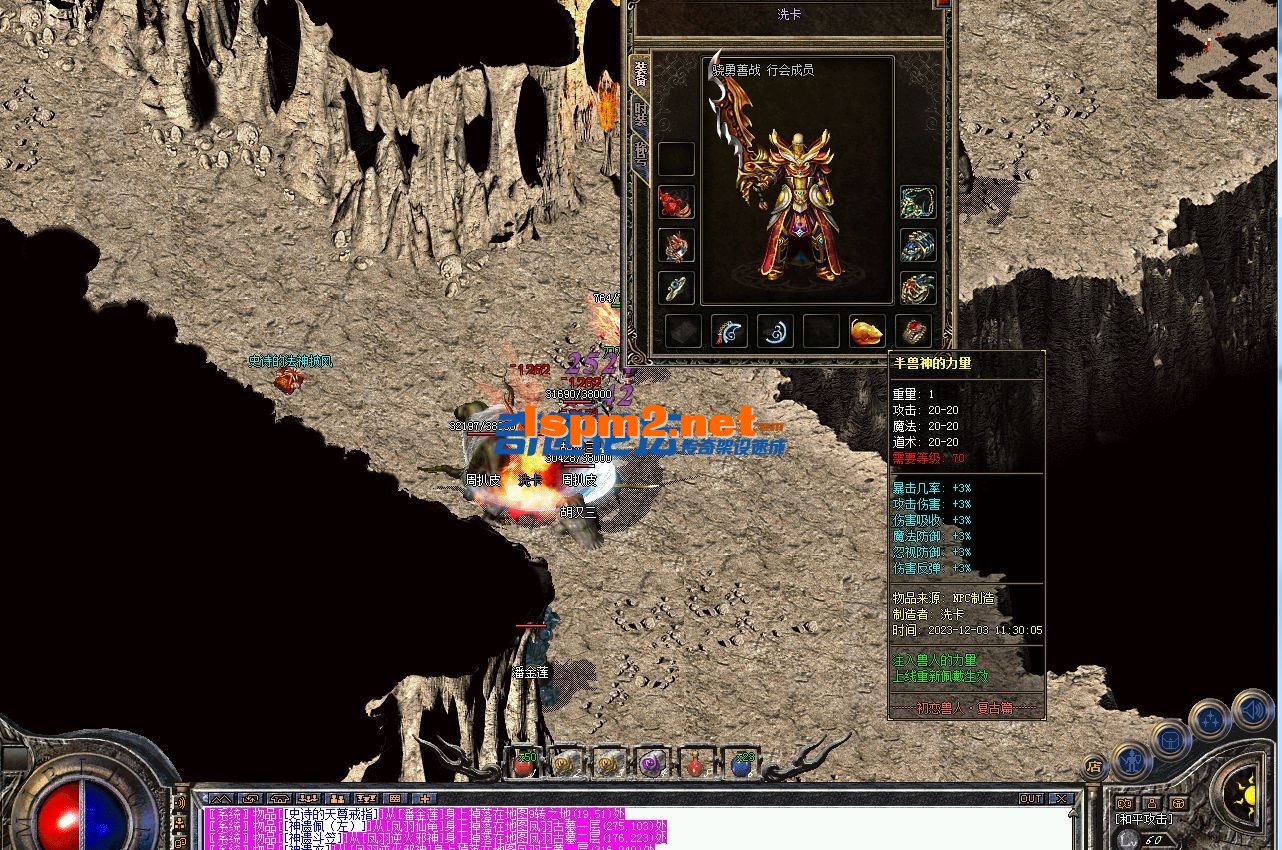Open the shop using the 店 icon
This screenshot has height=850, width=1282.
tap(1094, 764)
